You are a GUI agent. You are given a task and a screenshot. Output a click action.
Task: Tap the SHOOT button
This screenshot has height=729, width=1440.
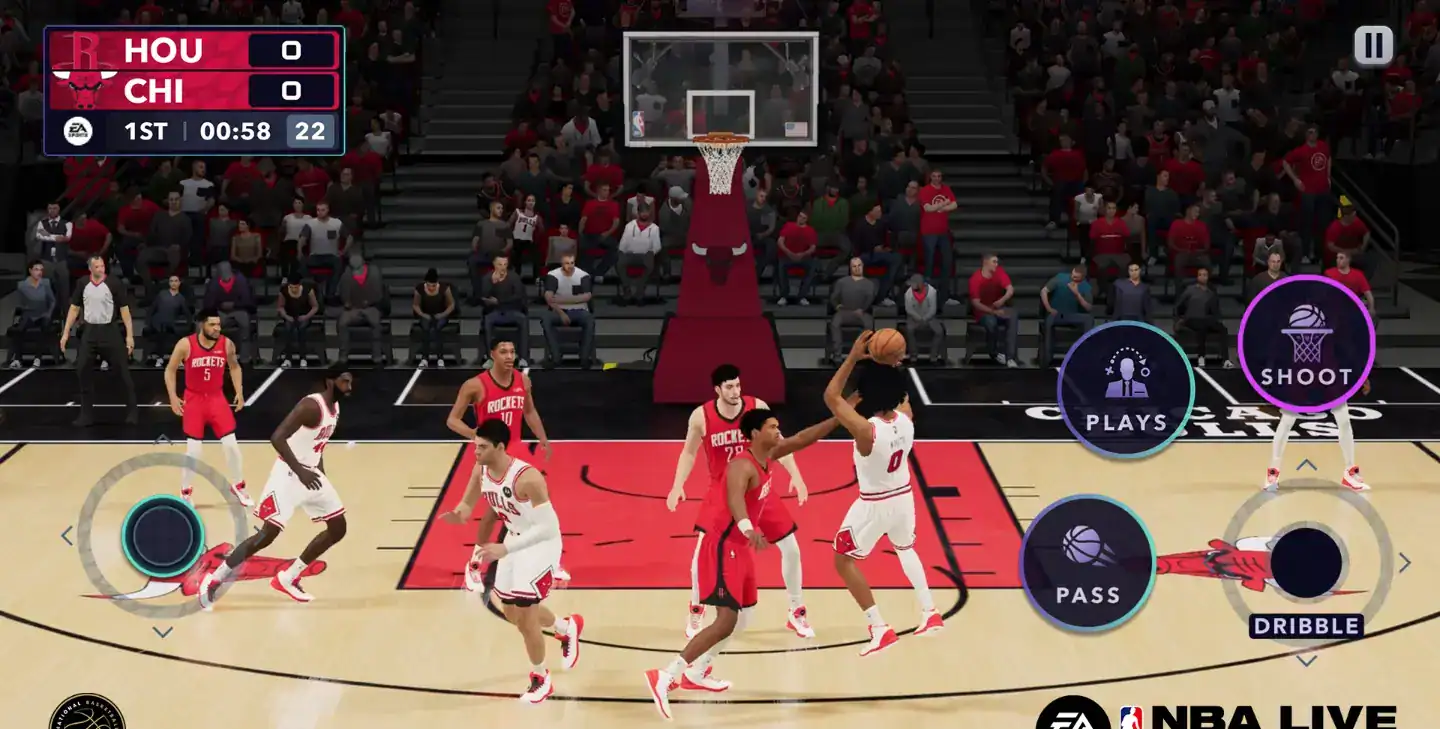[1306, 344]
